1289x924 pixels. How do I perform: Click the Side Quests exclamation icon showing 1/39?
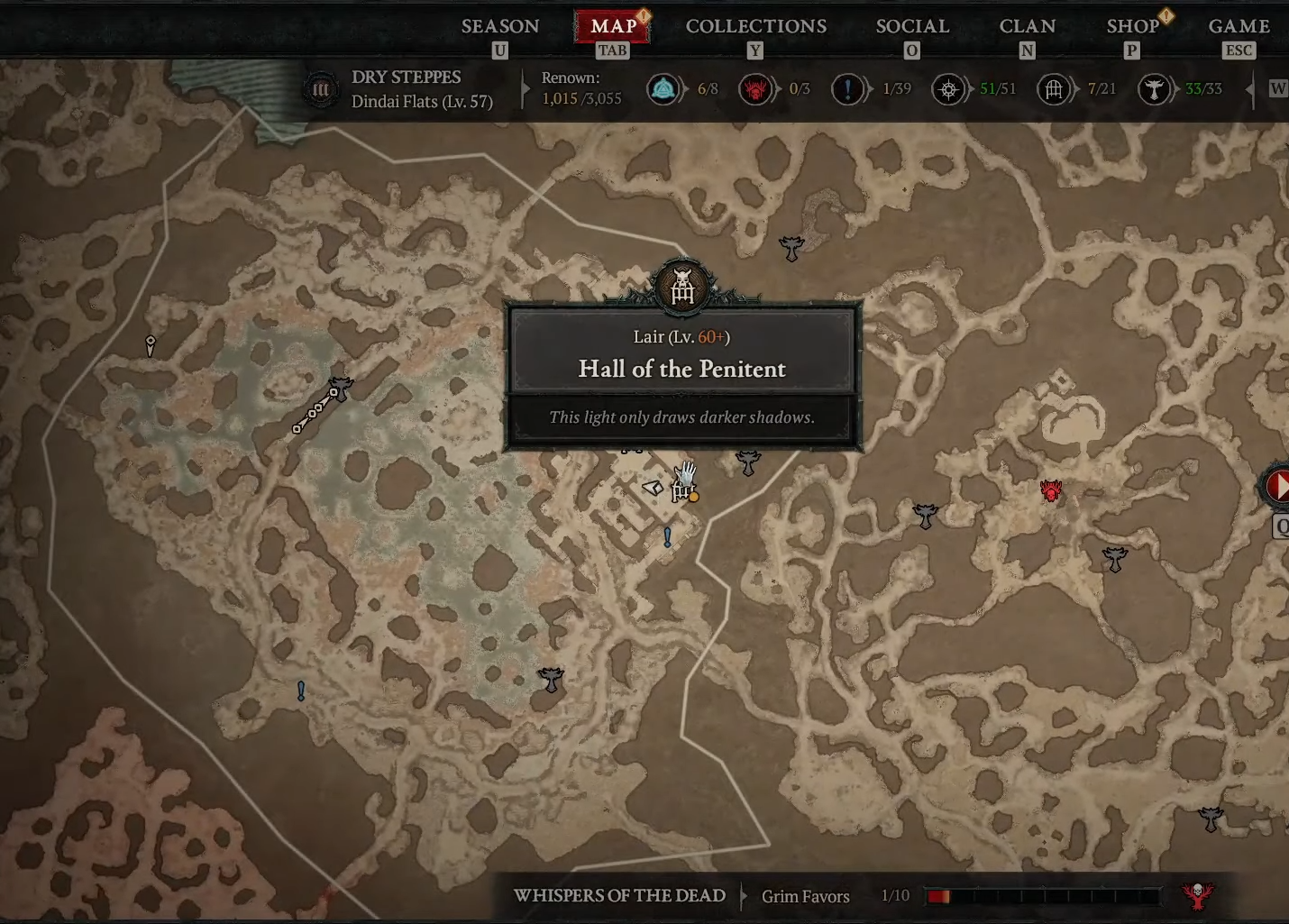tap(848, 89)
